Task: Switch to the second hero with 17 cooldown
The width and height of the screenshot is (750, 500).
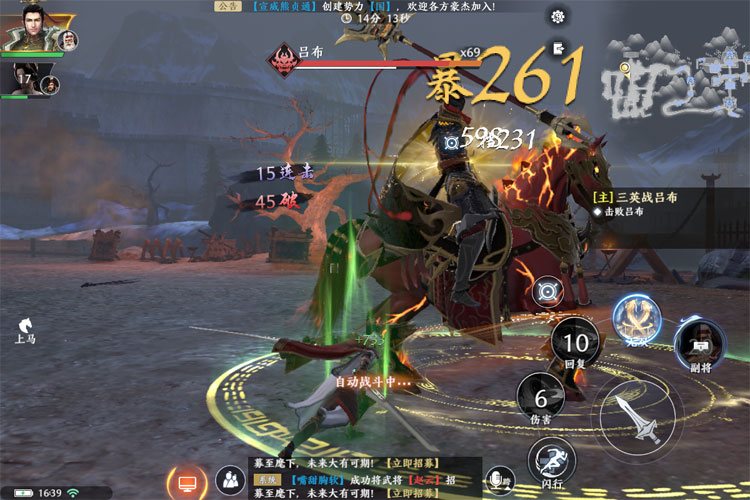Action: [x=27, y=79]
